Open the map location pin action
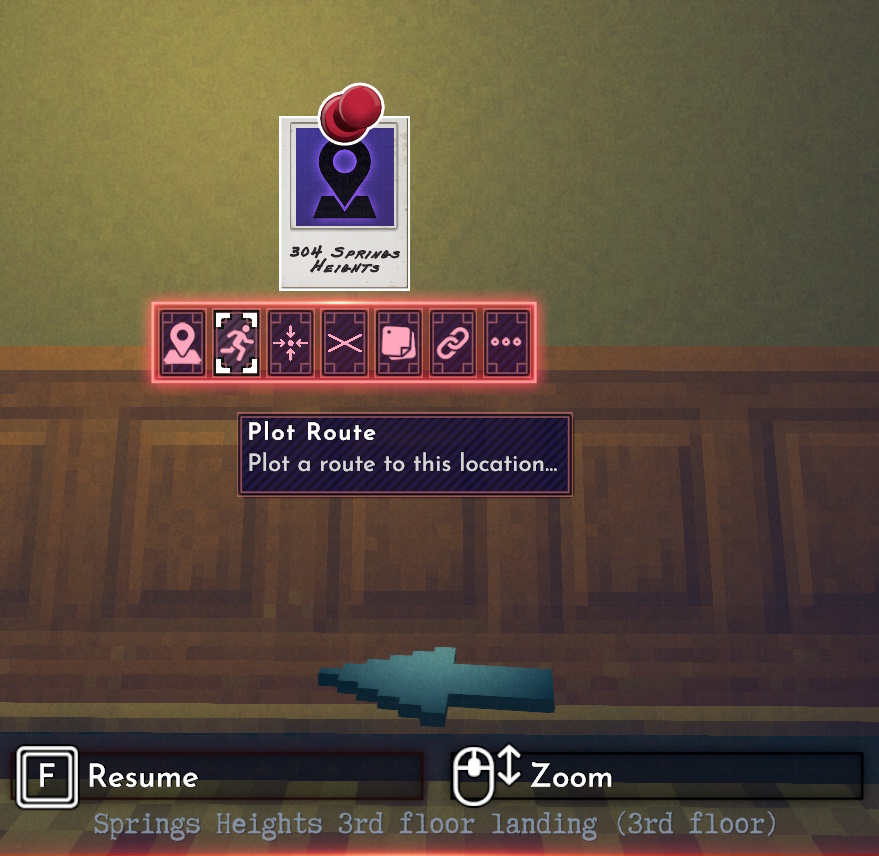The image size is (879, 856). (182, 343)
